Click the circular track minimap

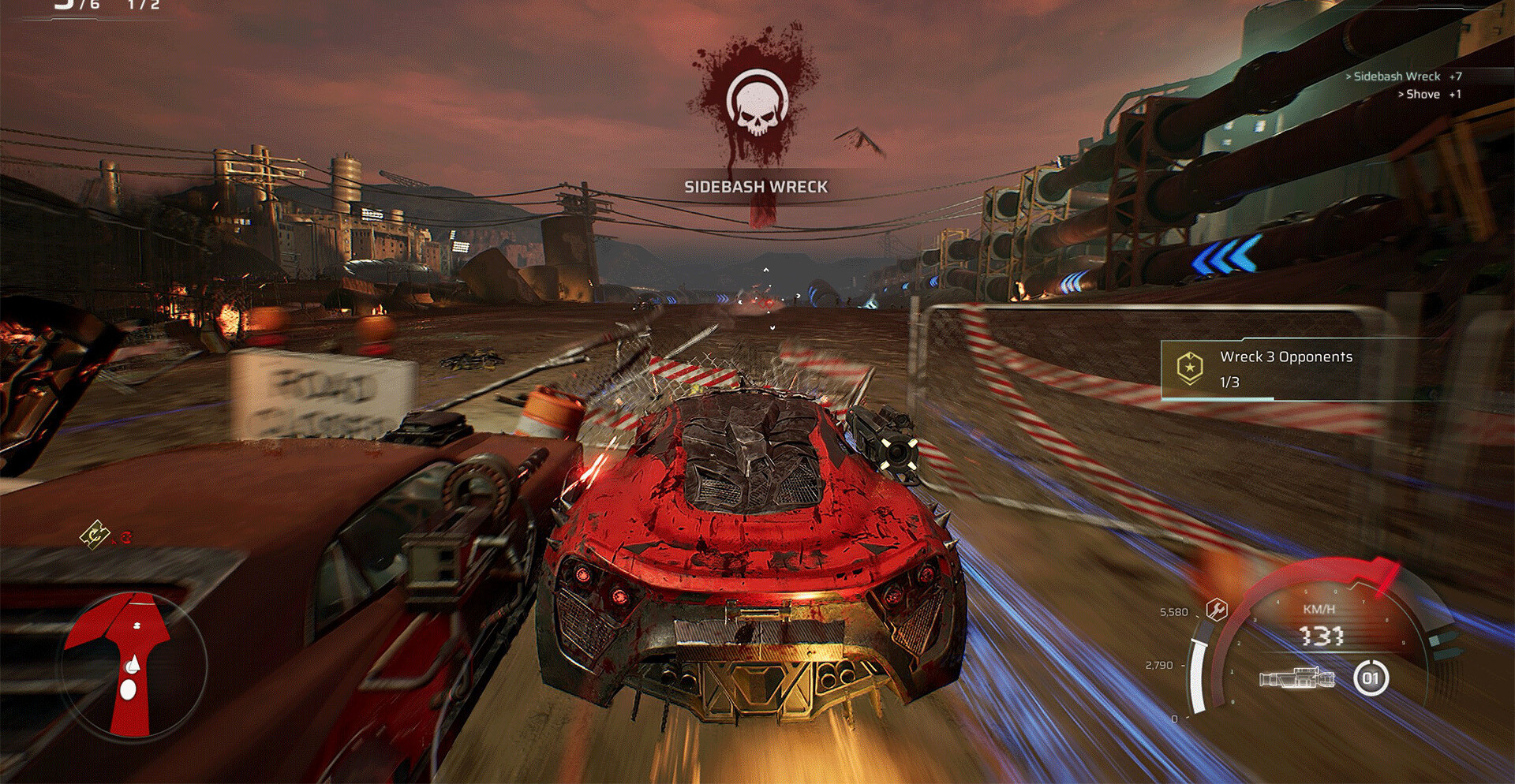click(134, 666)
